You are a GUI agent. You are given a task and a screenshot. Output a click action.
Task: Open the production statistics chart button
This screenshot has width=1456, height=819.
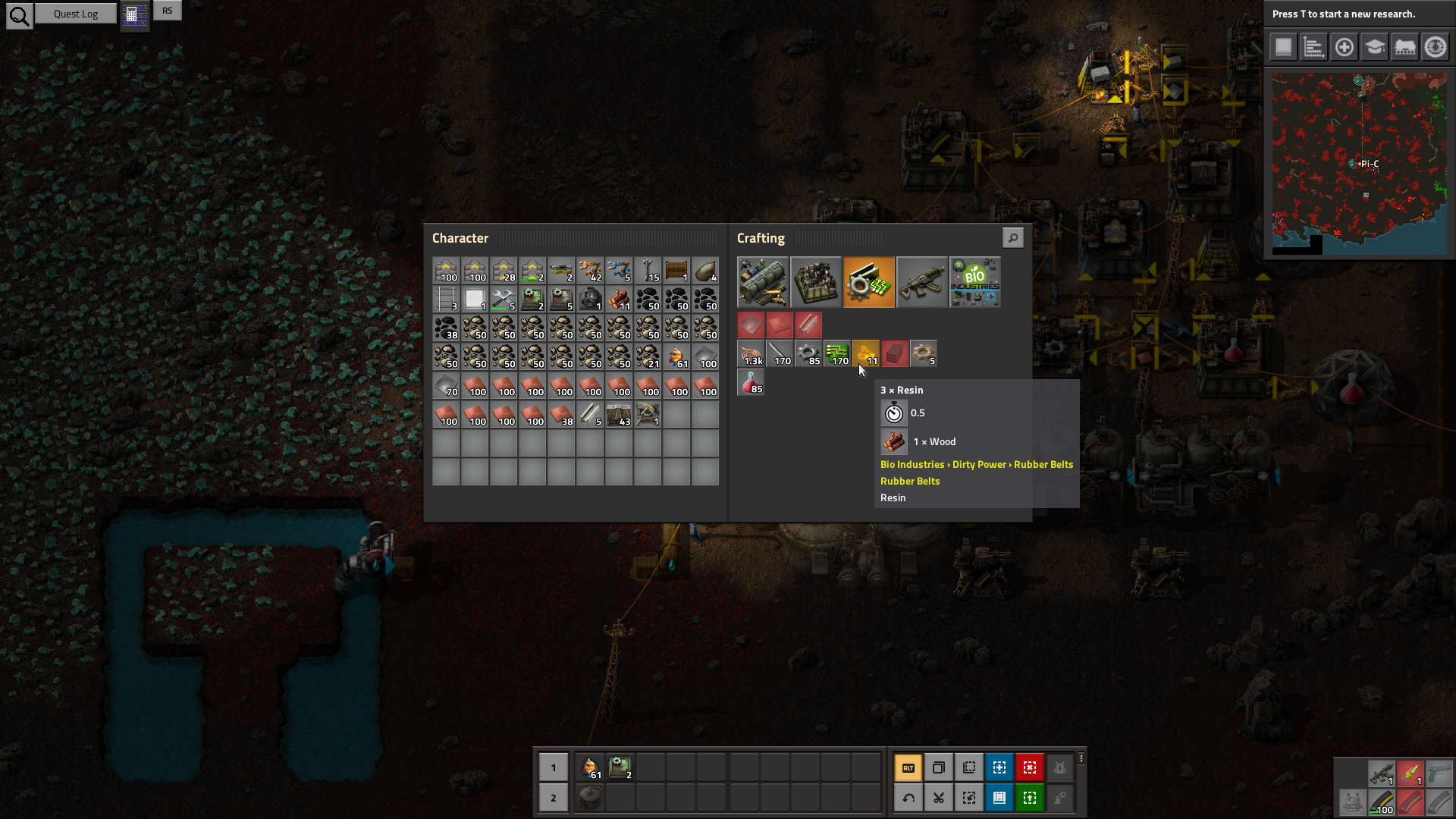coord(1313,47)
